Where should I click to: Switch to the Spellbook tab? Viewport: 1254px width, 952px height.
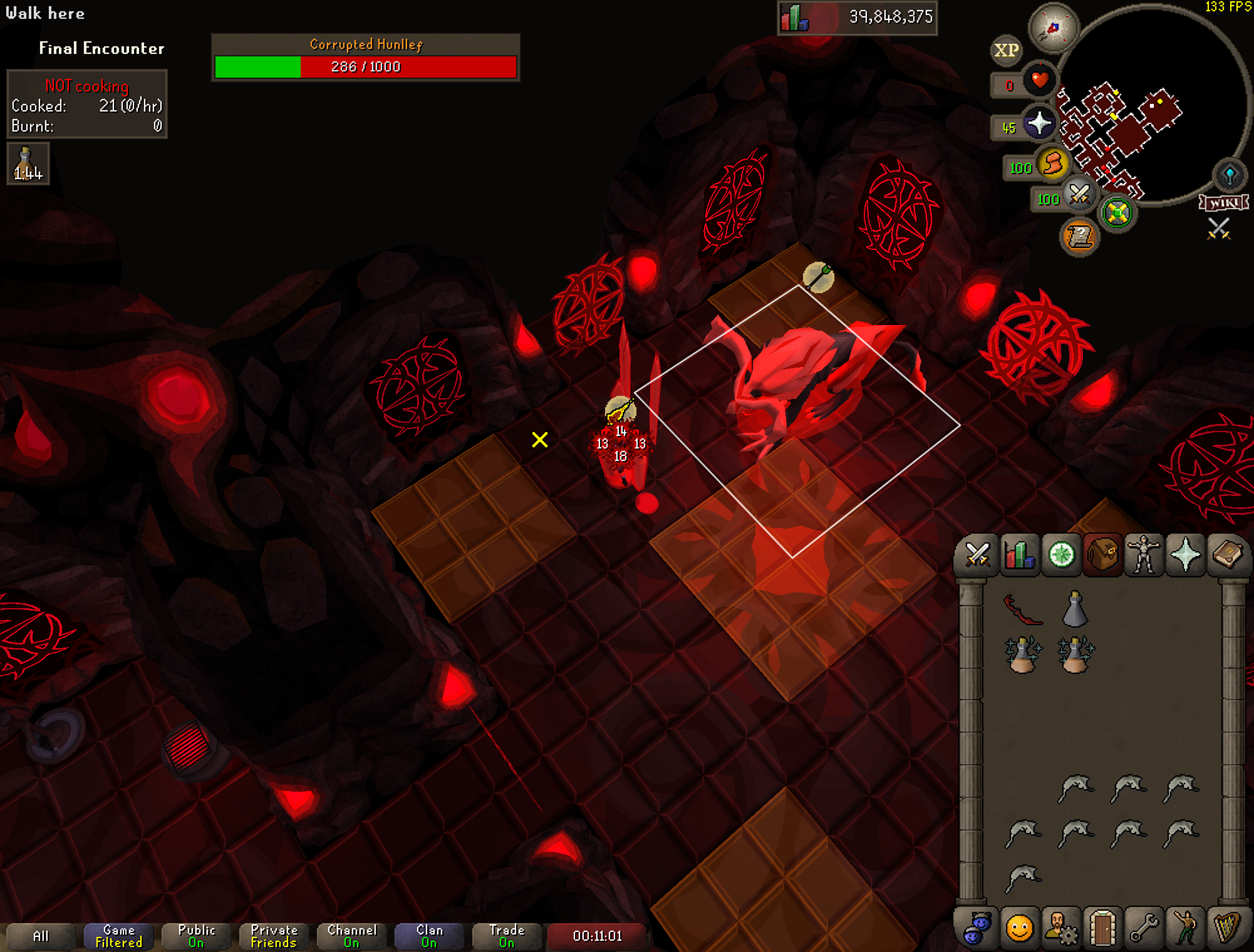pos(1227,555)
